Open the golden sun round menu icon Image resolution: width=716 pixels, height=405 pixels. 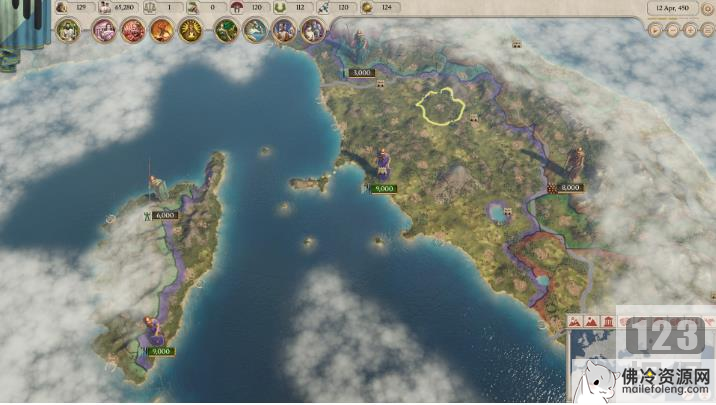point(189,30)
